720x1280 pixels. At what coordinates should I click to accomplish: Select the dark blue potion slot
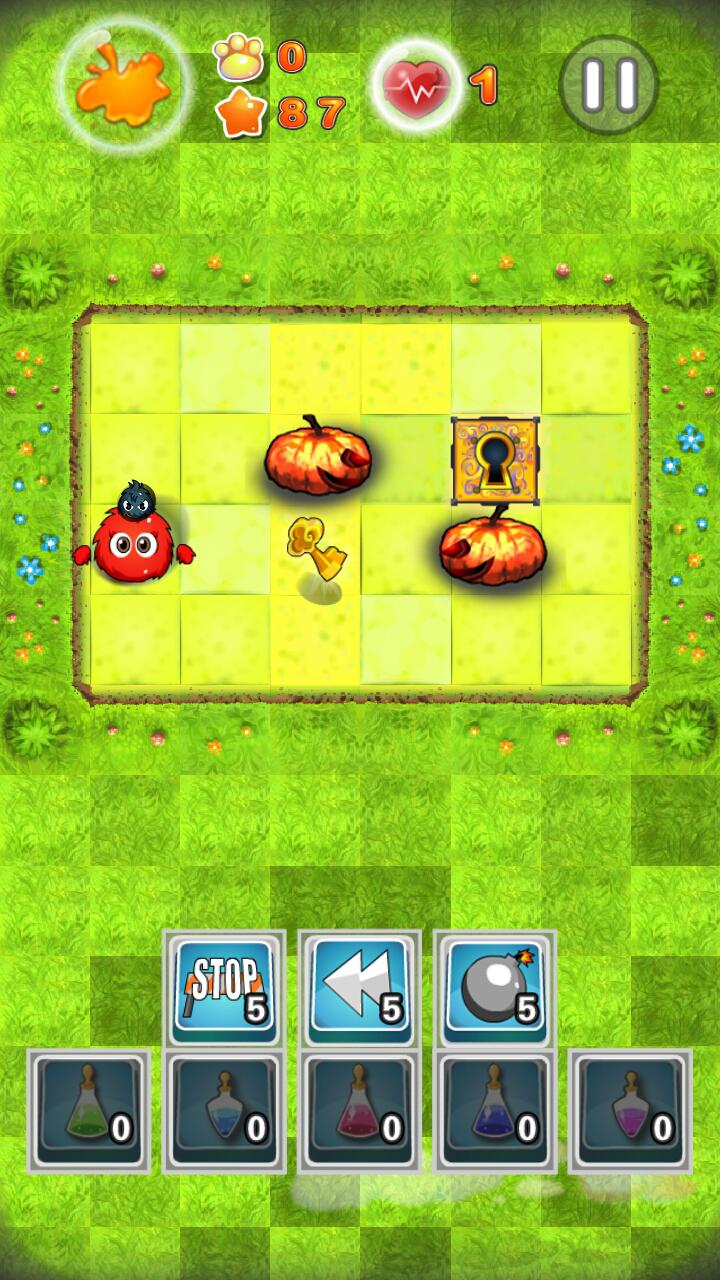495,1110
